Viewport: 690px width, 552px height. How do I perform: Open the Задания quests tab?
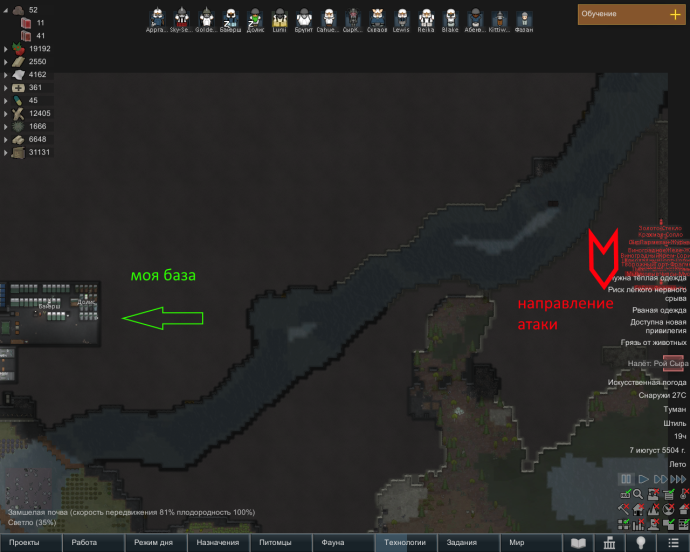coord(464,542)
